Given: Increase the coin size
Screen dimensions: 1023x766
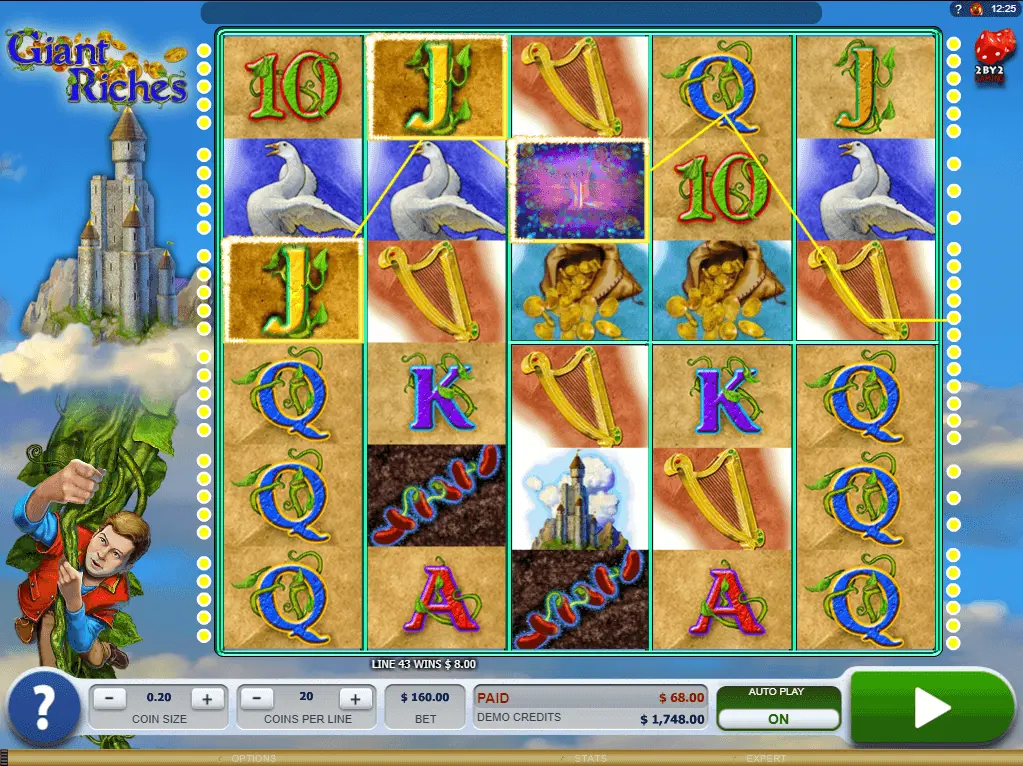Looking at the screenshot, I should 207,699.
